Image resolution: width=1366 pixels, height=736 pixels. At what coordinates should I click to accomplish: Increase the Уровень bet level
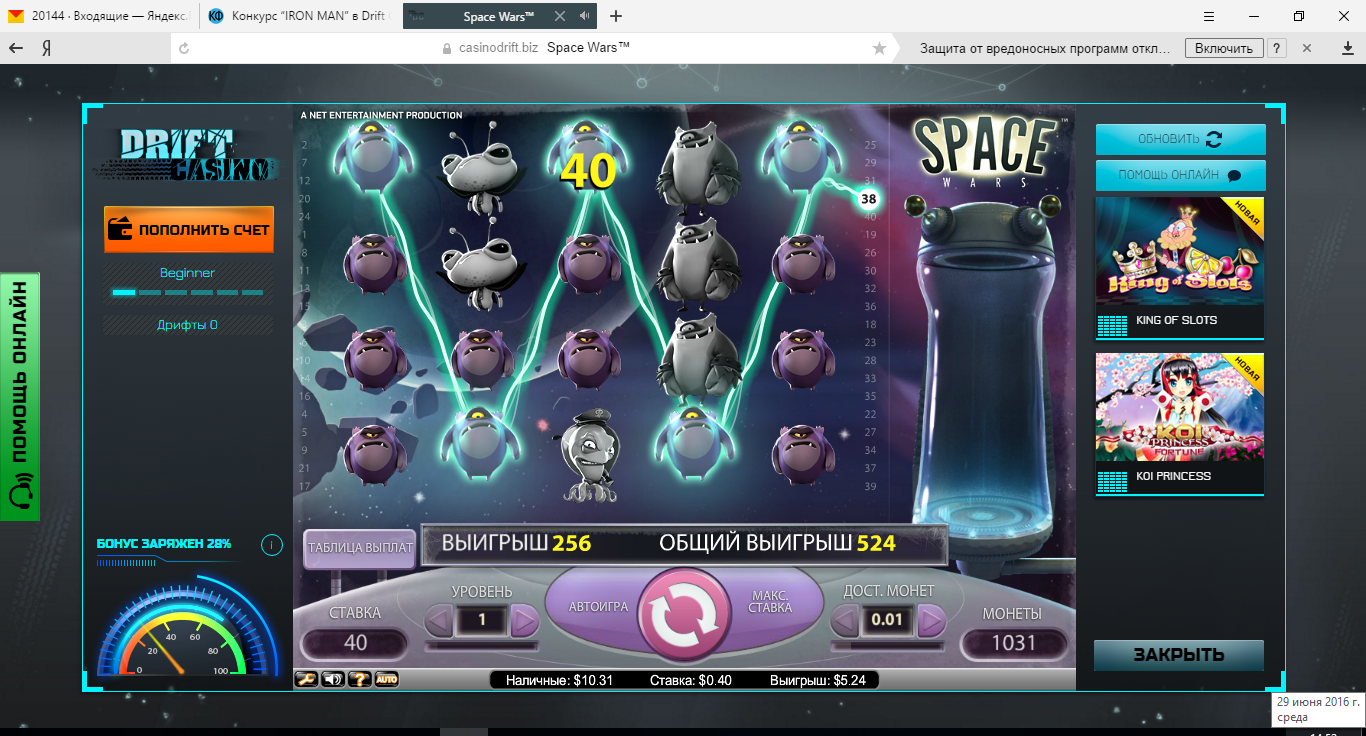click(x=525, y=621)
